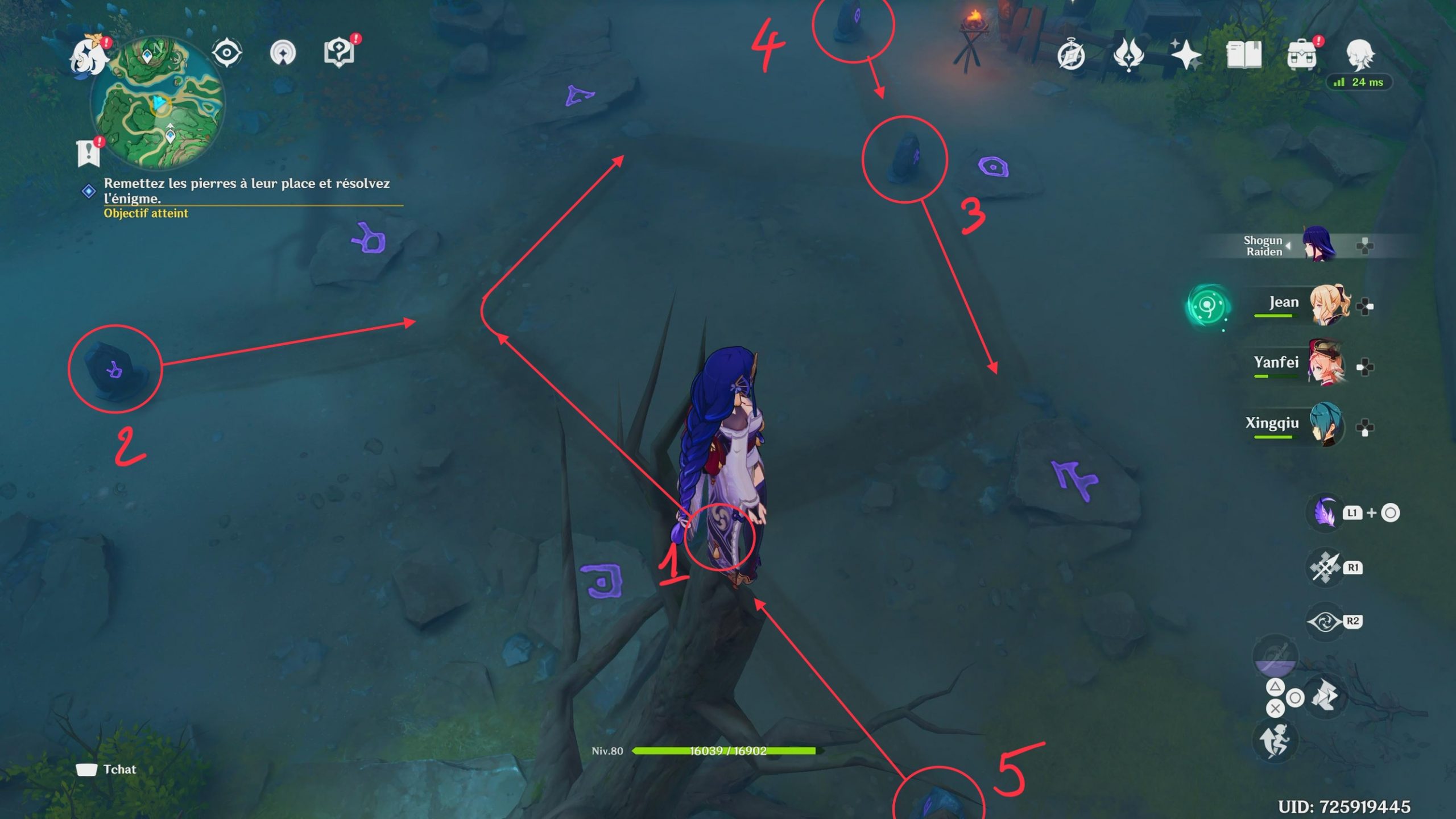Open the tutorial book with question mark
The image size is (1456, 819).
[339, 53]
